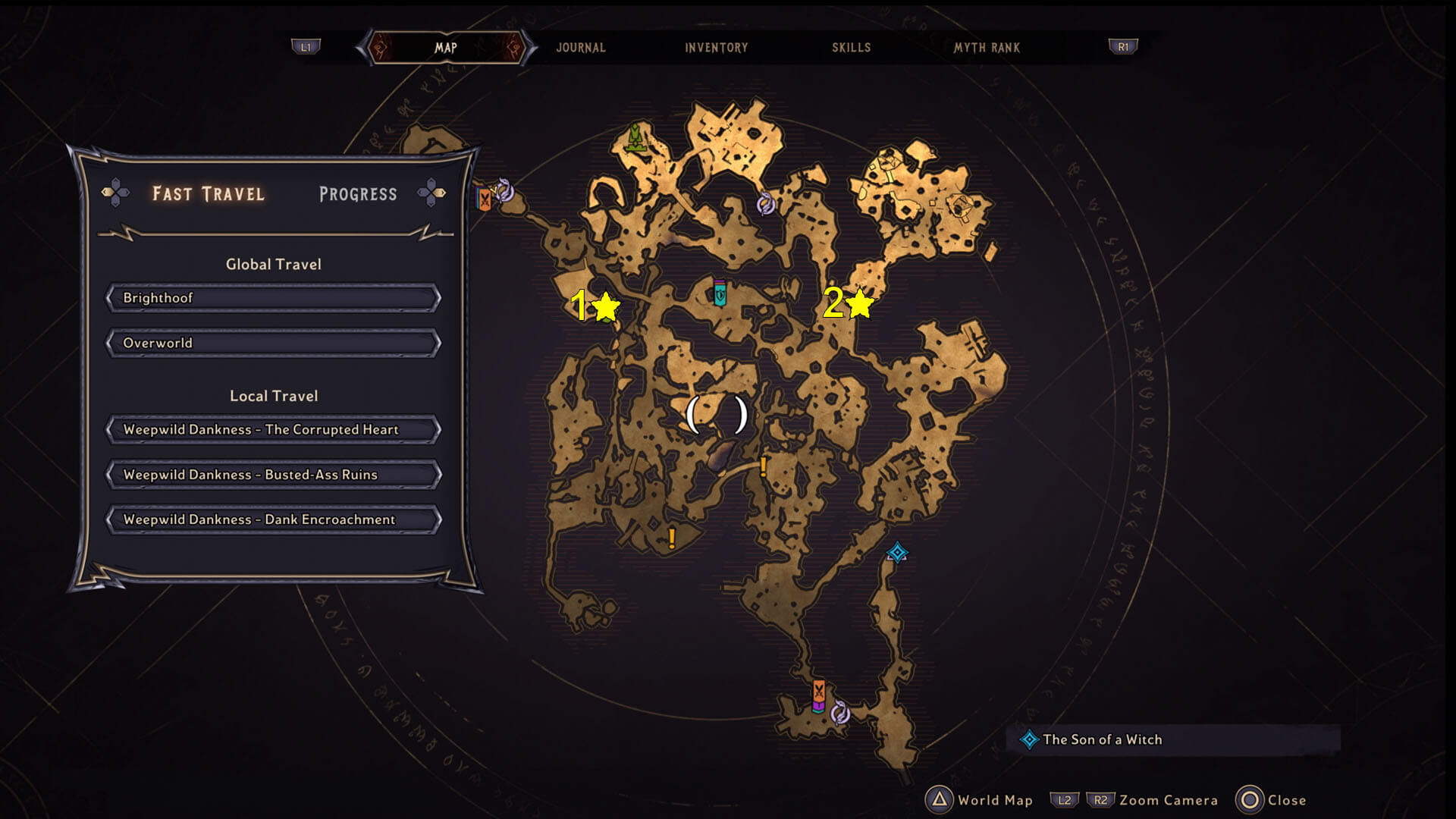Fast travel to Brighthoof
The height and width of the screenshot is (819, 1456).
click(x=273, y=298)
